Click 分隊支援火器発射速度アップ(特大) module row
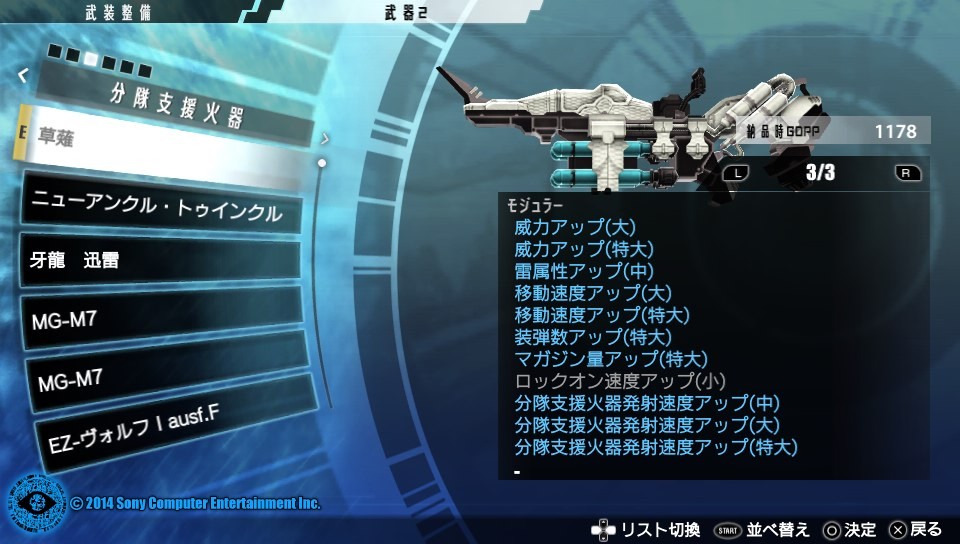This screenshot has width=960, height=544. (x=655, y=447)
